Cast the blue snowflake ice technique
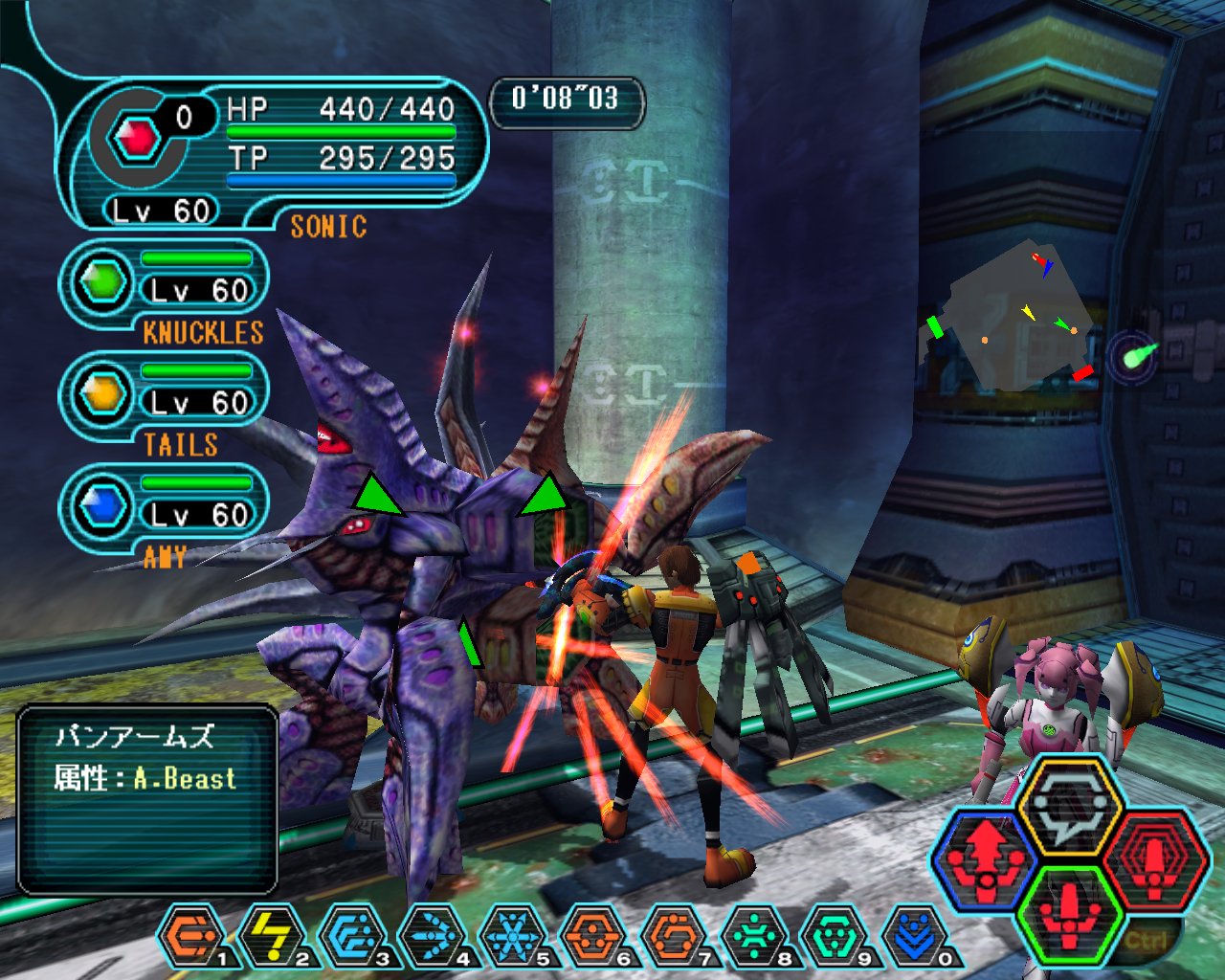Image resolution: width=1225 pixels, height=980 pixels. pos(512,935)
